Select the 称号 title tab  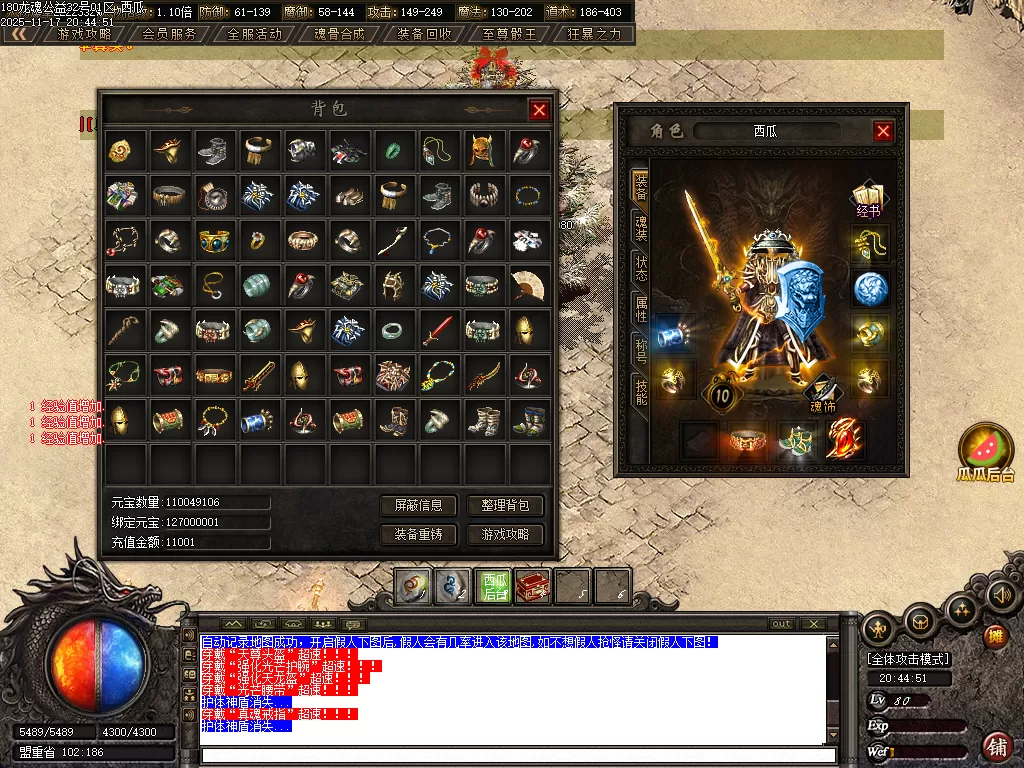pos(640,350)
